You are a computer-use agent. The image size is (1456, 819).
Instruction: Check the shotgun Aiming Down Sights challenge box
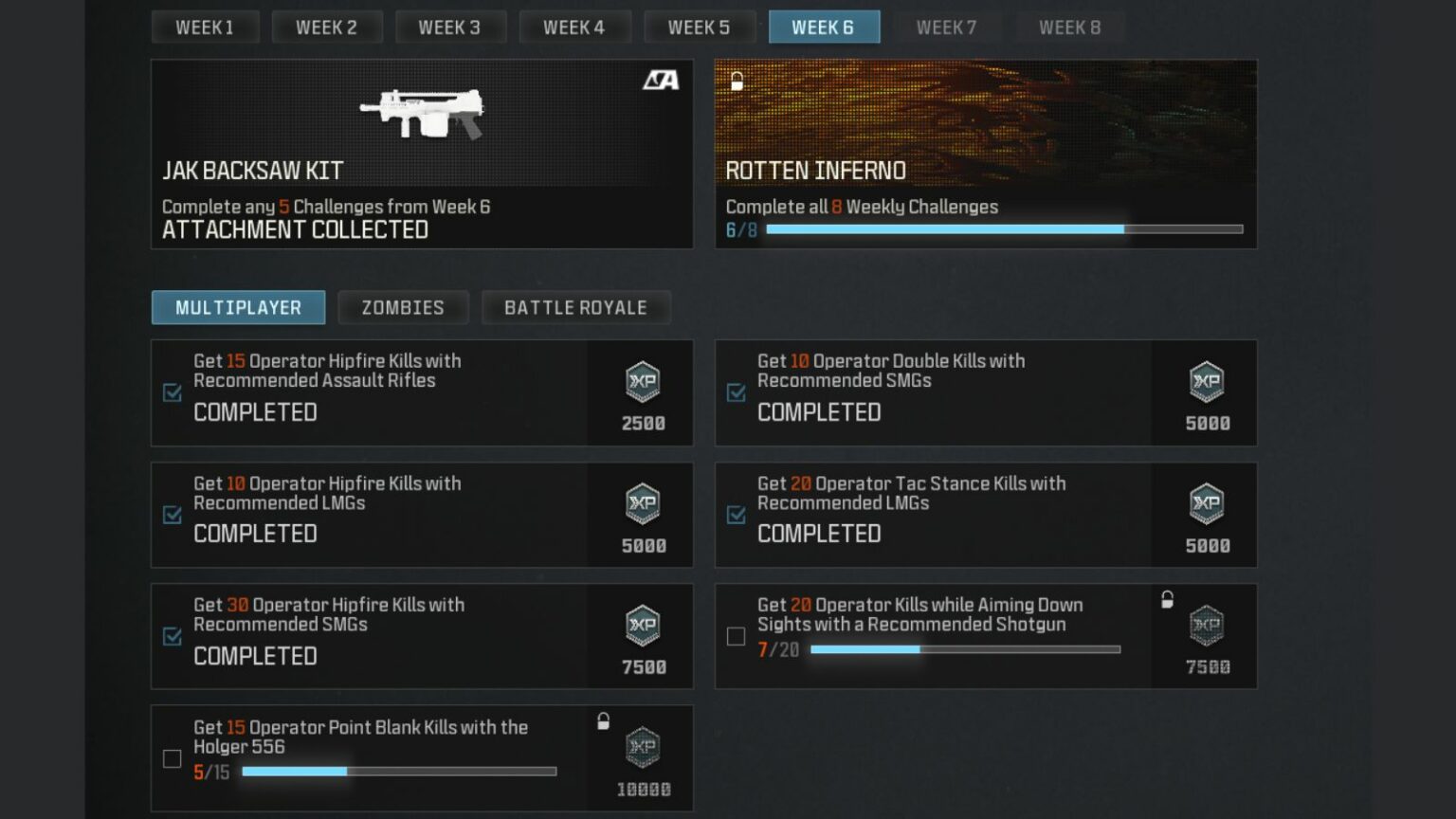[736, 636]
